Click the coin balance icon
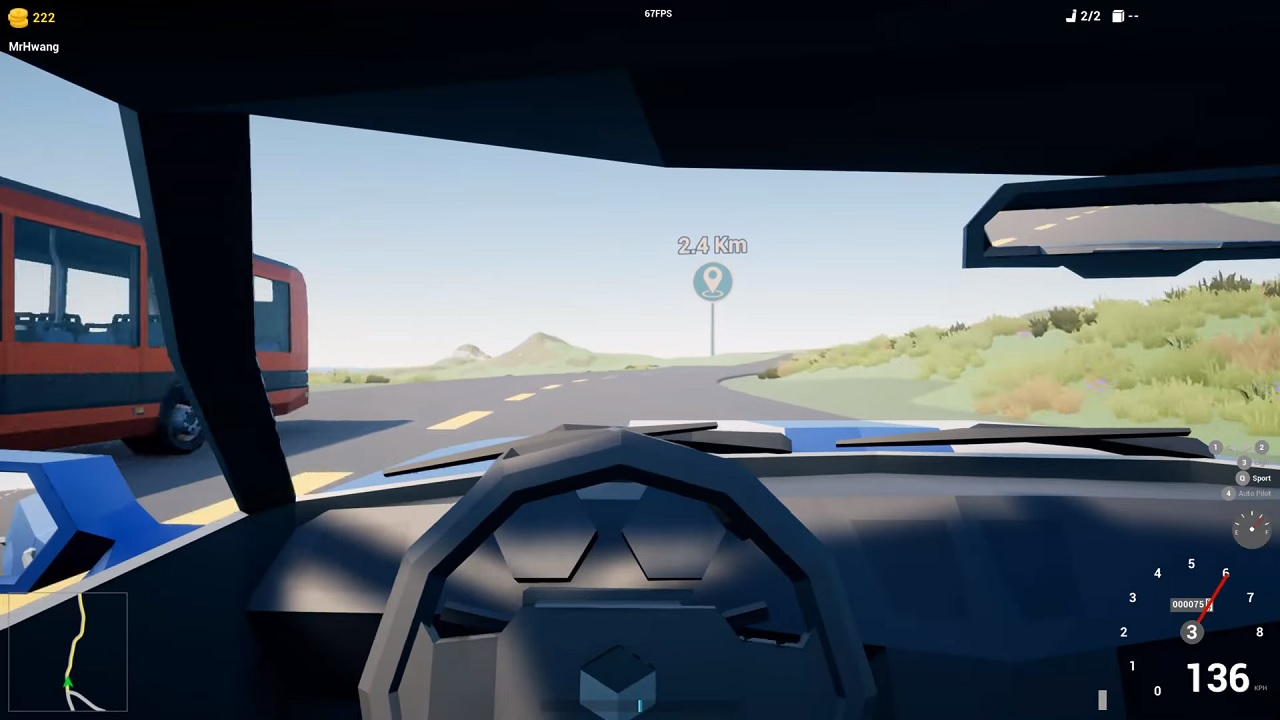This screenshot has height=720, width=1280. 19,16
